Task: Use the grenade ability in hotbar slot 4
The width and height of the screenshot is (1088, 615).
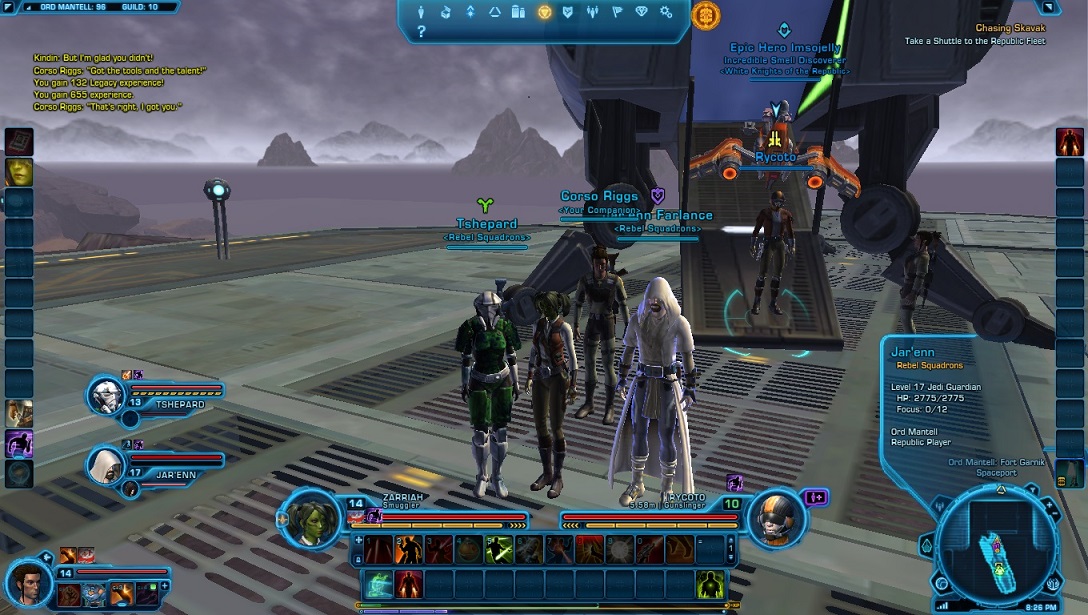Action: tap(469, 549)
